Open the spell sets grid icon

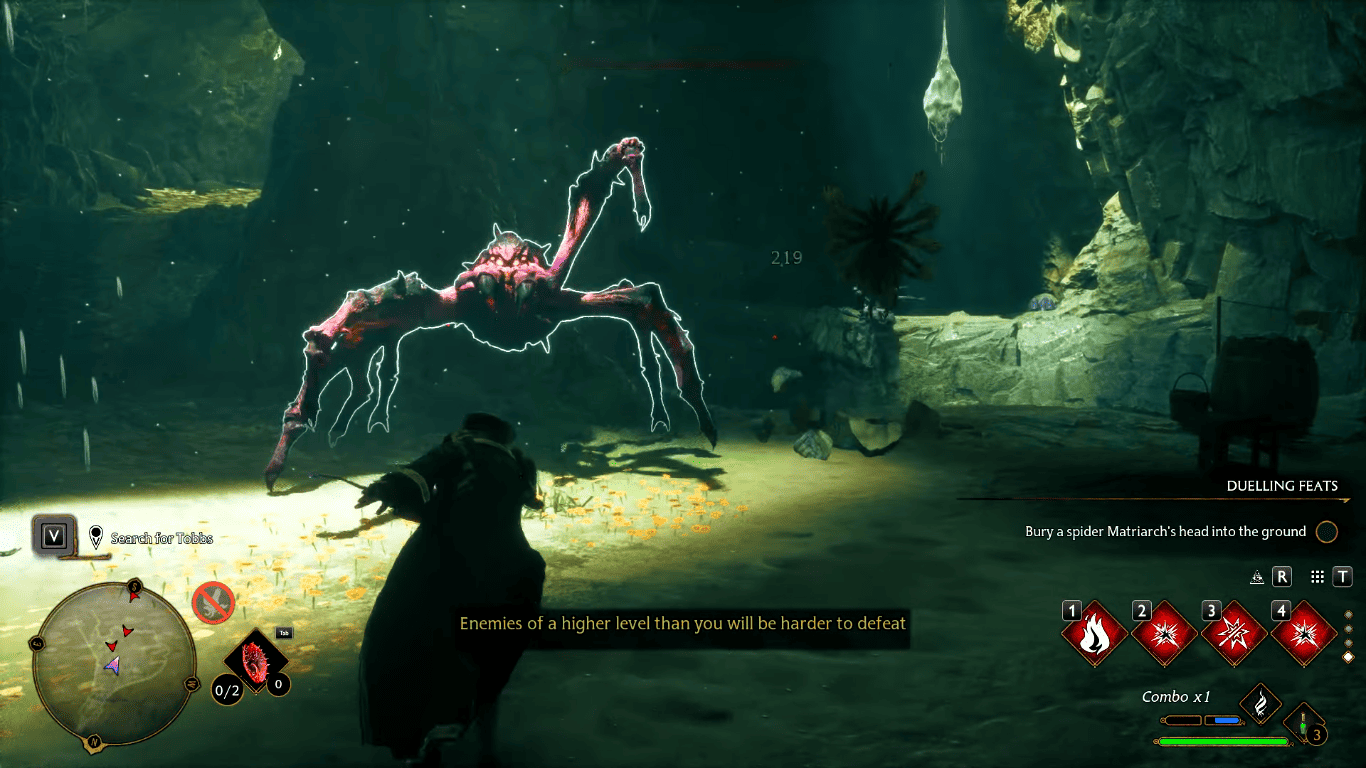pyautogui.click(x=1316, y=577)
